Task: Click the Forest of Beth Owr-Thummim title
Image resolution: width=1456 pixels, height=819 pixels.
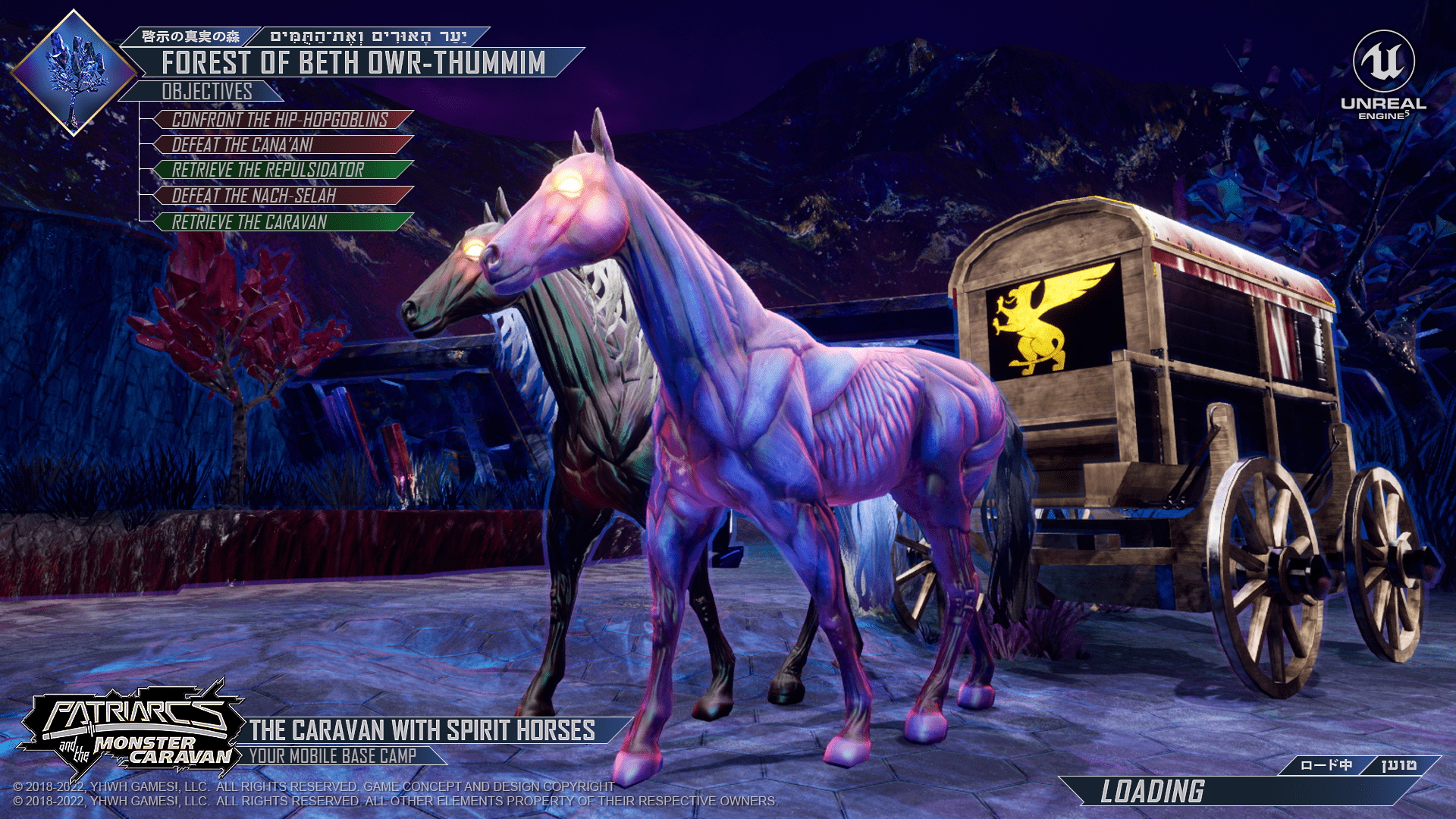Action: (x=353, y=63)
